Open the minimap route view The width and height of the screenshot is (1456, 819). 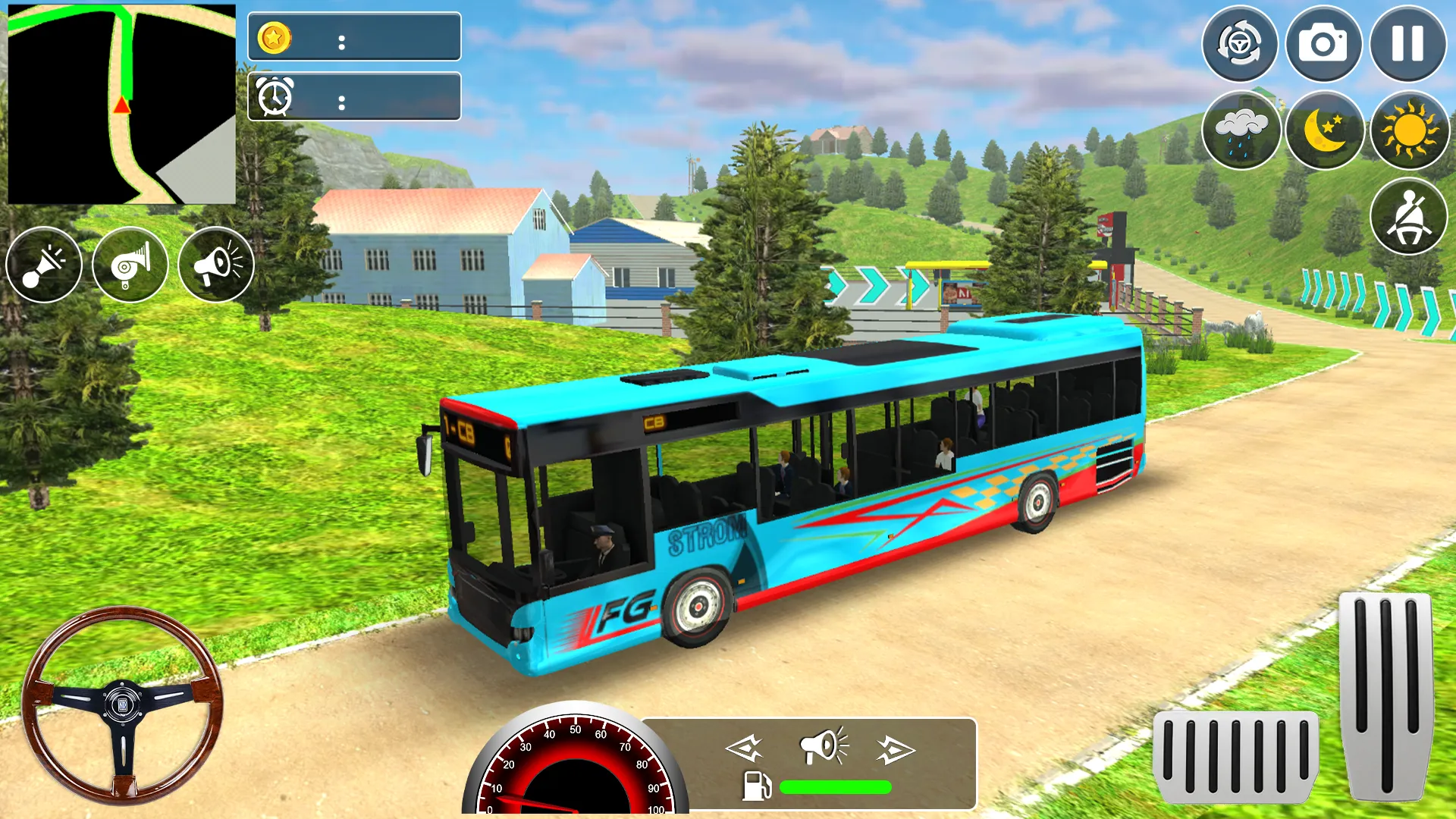point(121,105)
